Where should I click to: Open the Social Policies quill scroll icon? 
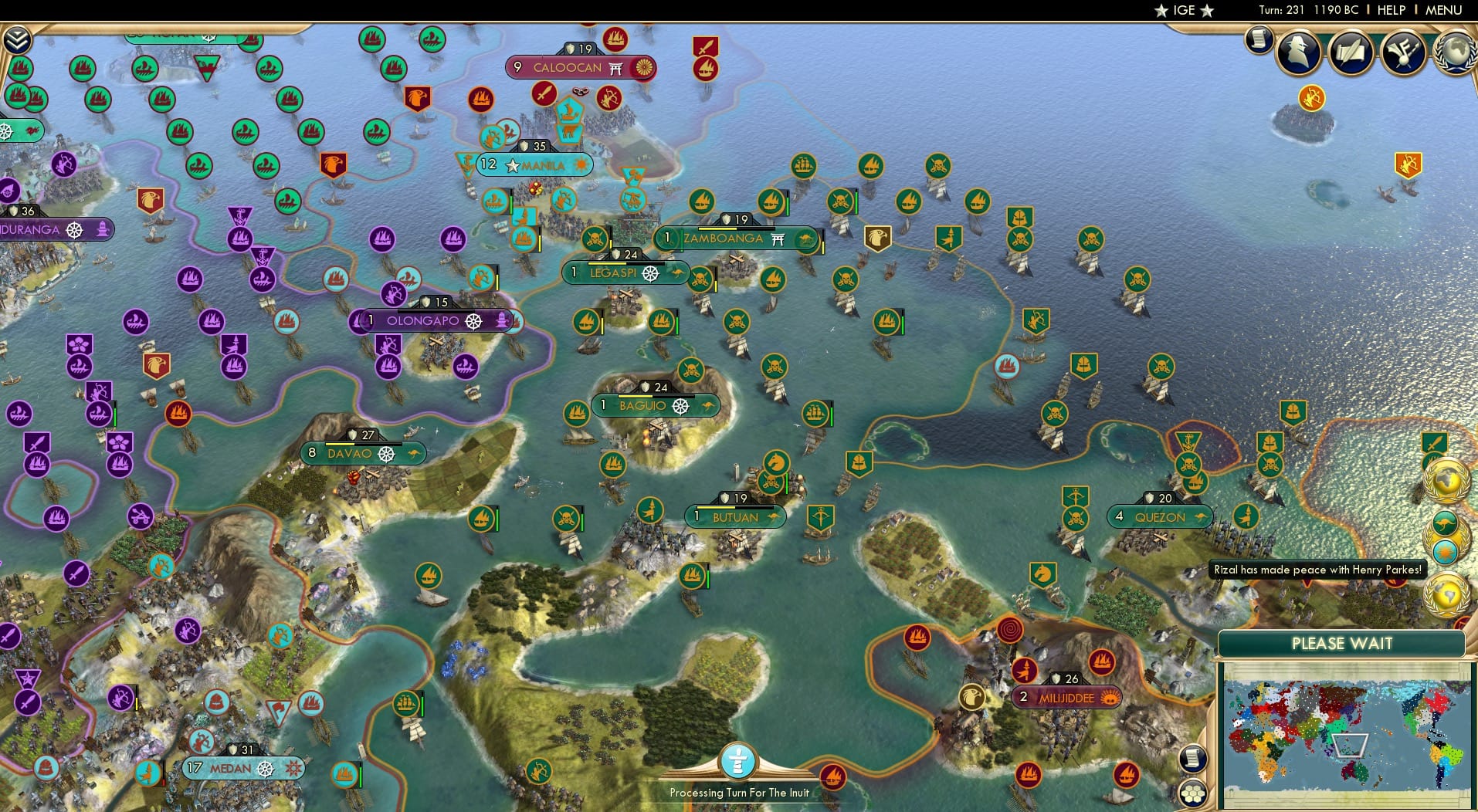click(1350, 52)
